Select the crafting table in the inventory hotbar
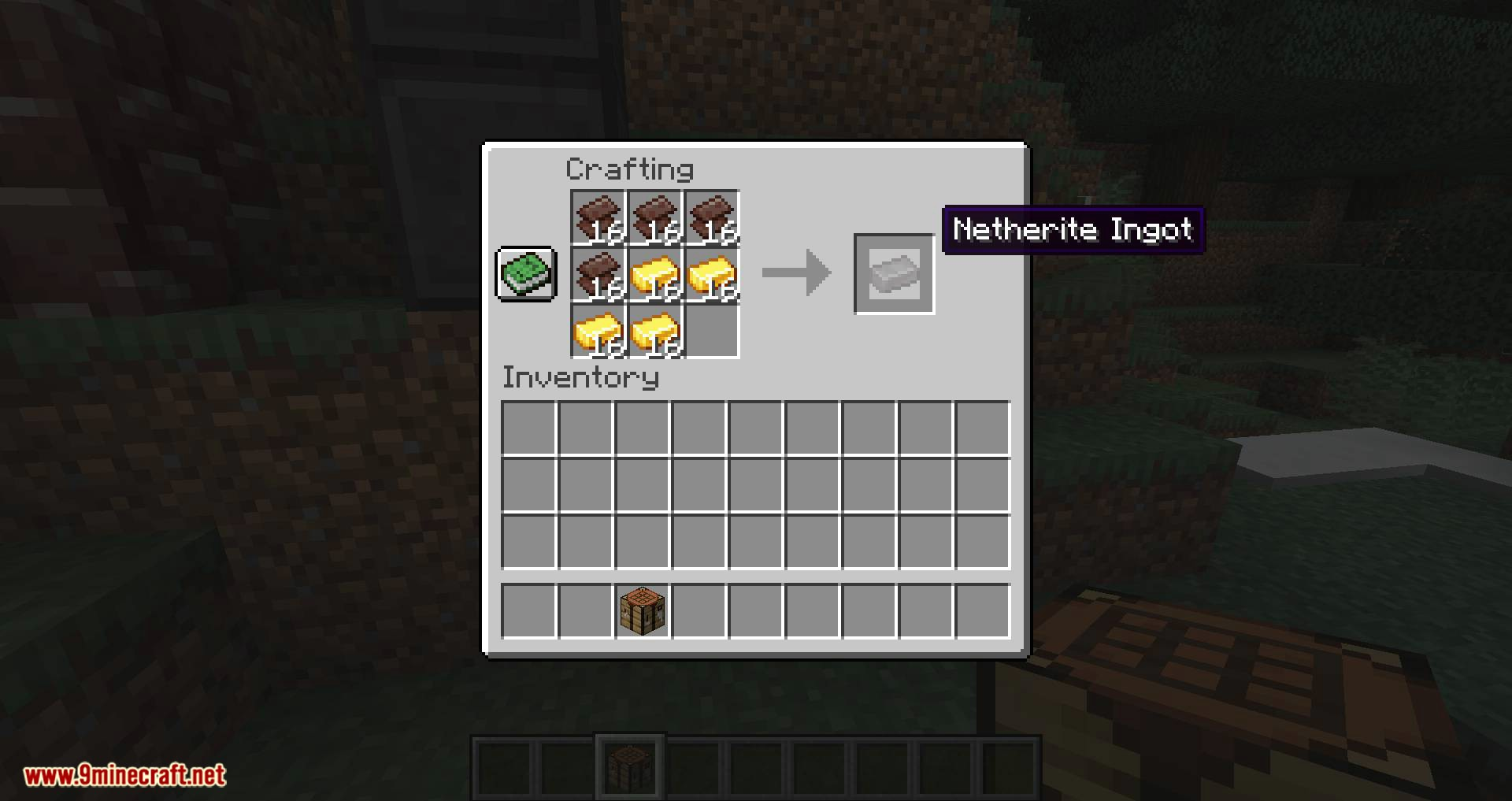The image size is (1512, 801). point(642,611)
